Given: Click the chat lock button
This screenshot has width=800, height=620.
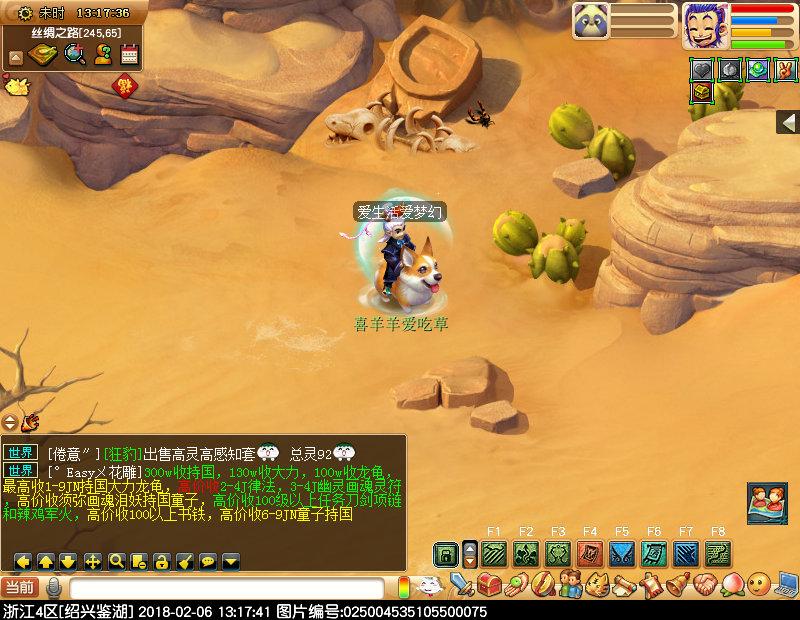Looking at the screenshot, I should [162, 561].
